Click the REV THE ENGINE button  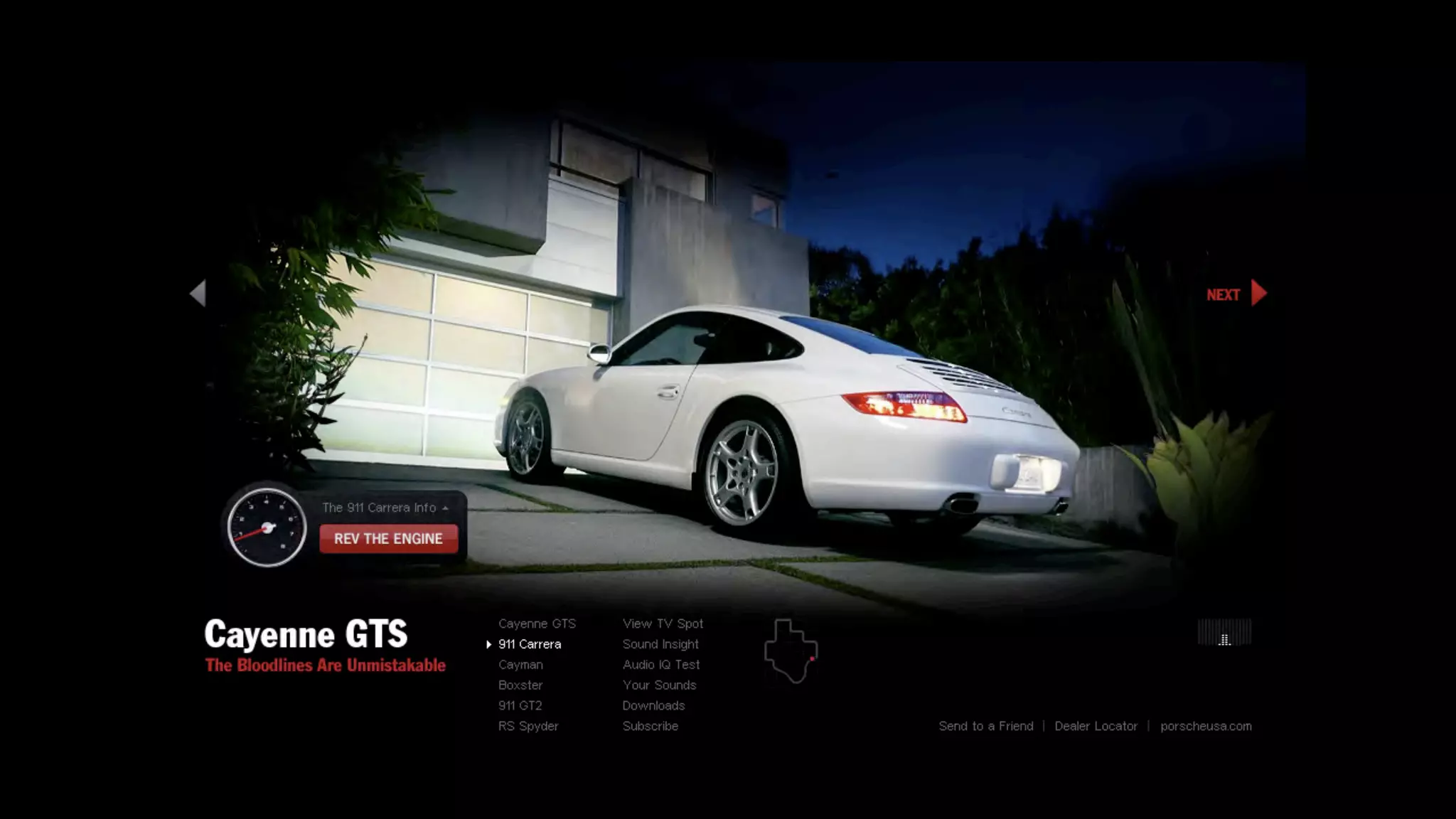click(388, 539)
